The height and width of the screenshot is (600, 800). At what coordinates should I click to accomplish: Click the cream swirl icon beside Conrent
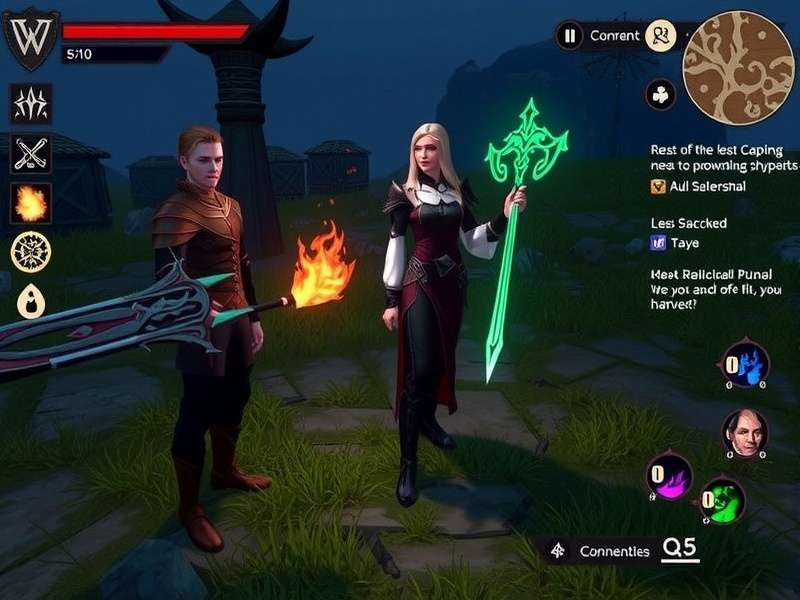click(661, 36)
